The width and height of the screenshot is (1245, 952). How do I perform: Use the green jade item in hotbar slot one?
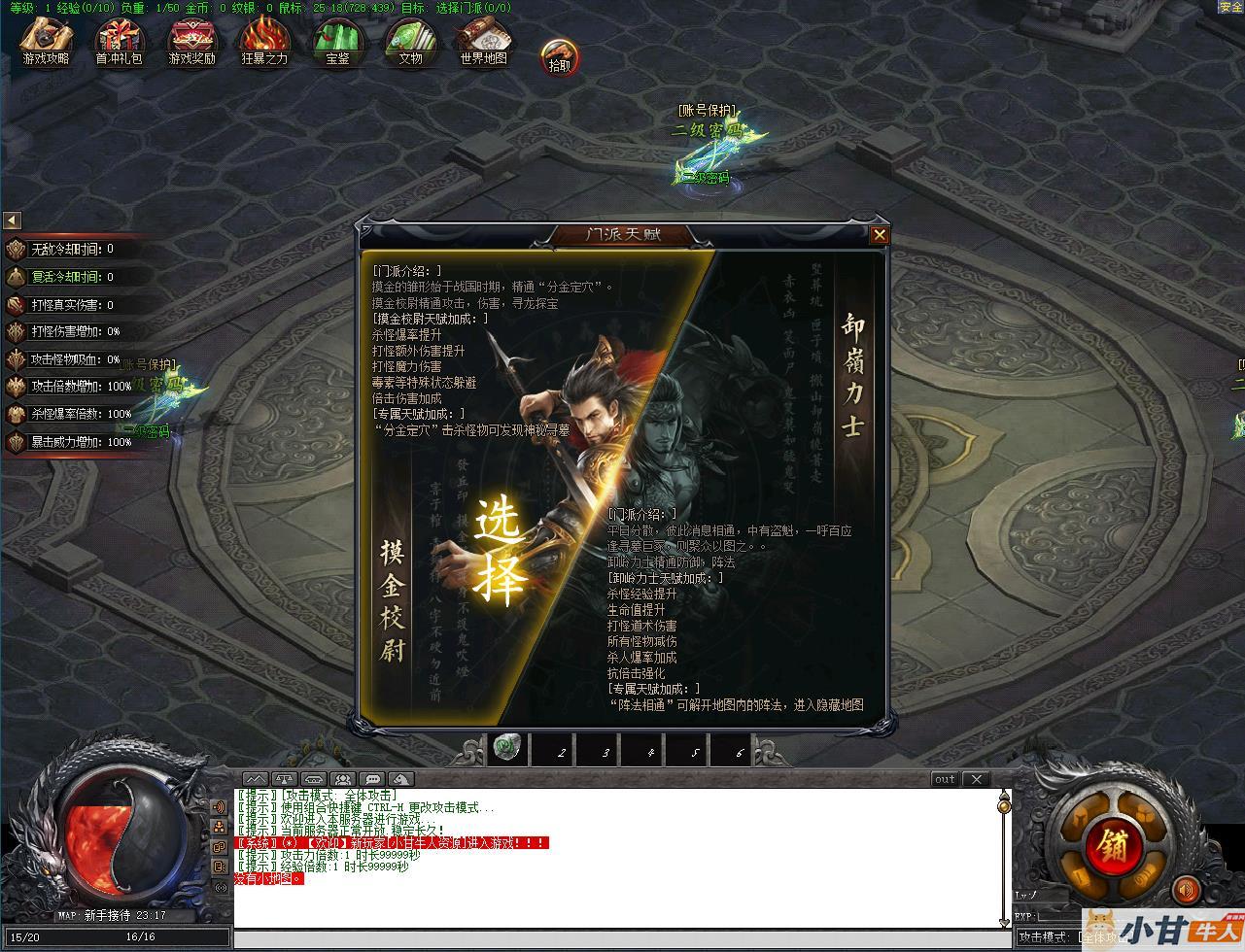506,749
